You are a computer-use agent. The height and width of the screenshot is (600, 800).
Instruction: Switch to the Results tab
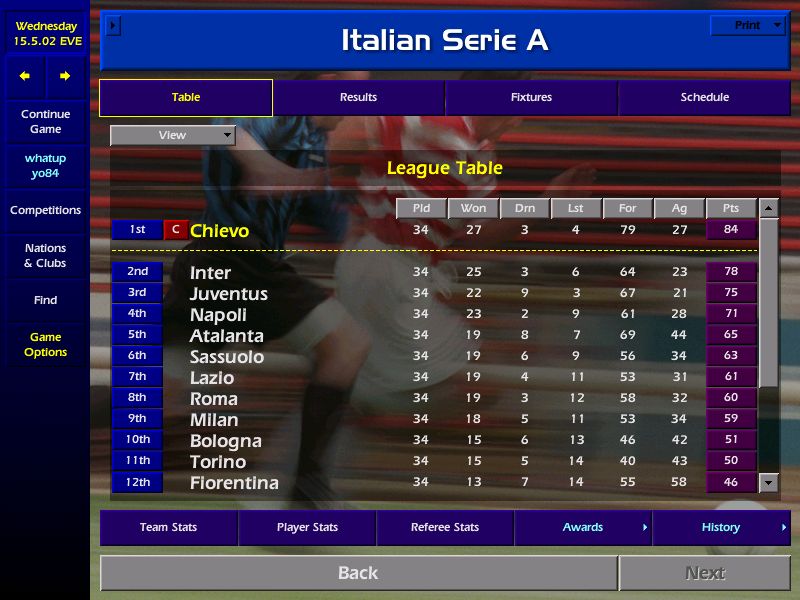[x=358, y=97]
